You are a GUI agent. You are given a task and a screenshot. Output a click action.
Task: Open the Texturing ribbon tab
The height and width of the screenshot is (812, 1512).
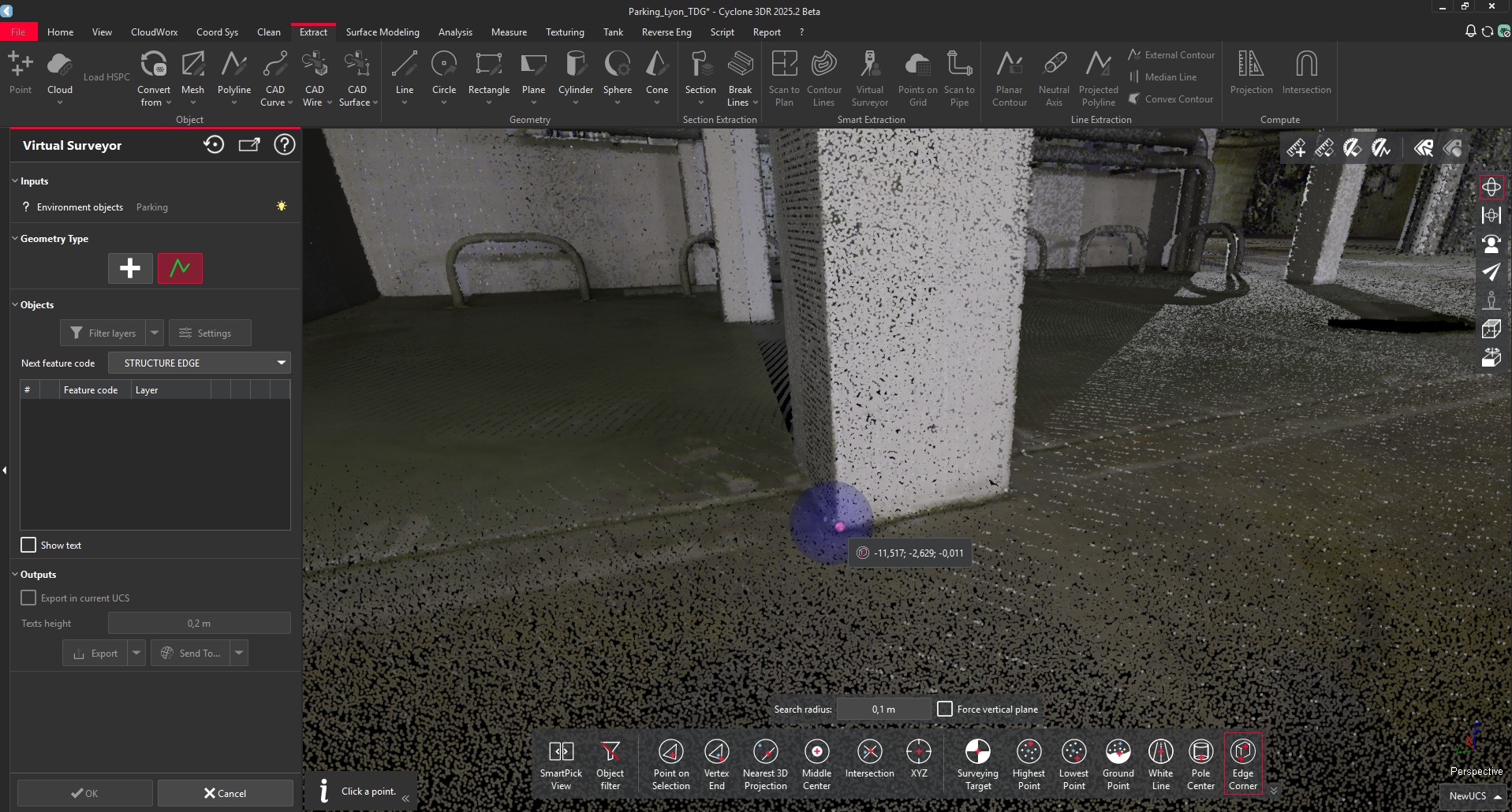click(565, 32)
